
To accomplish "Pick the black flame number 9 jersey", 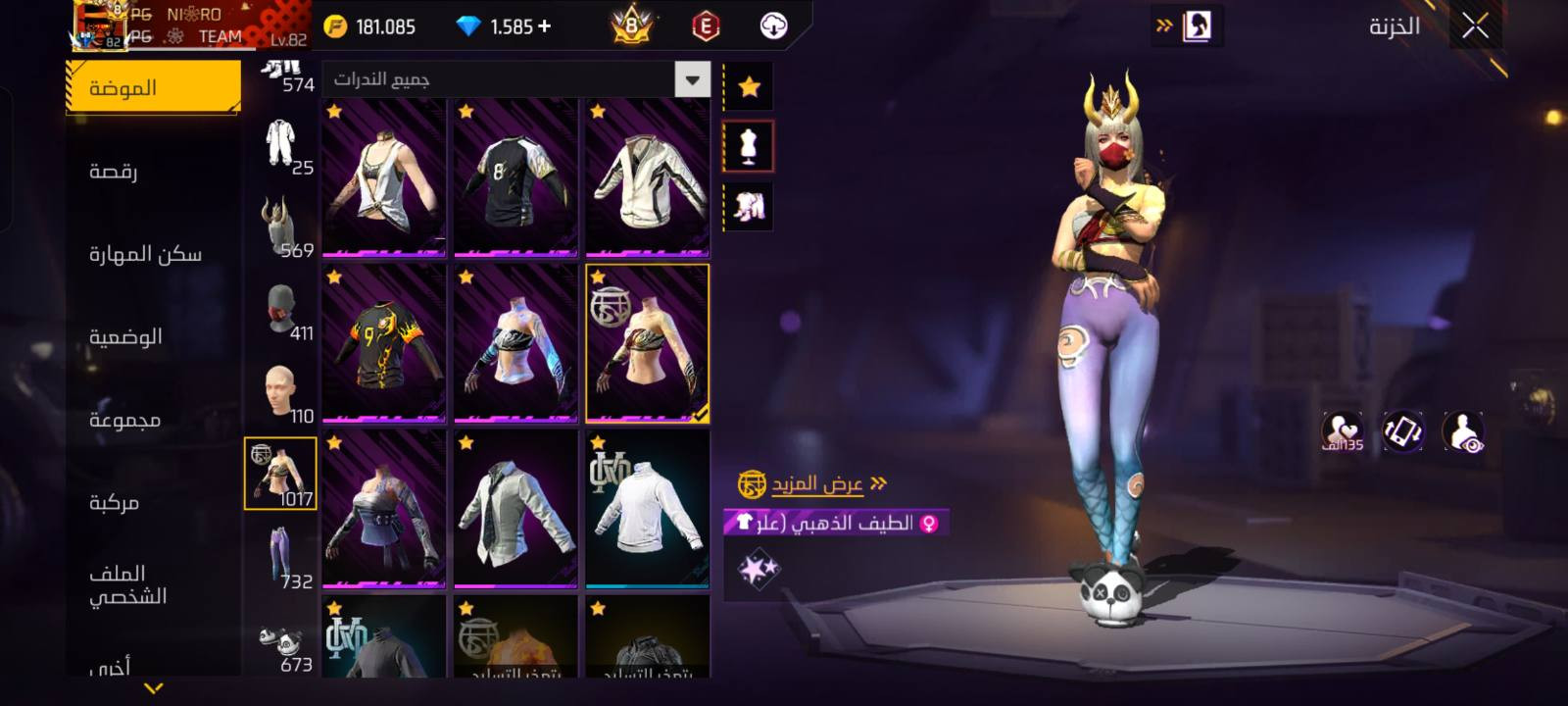I will [384, 343].
